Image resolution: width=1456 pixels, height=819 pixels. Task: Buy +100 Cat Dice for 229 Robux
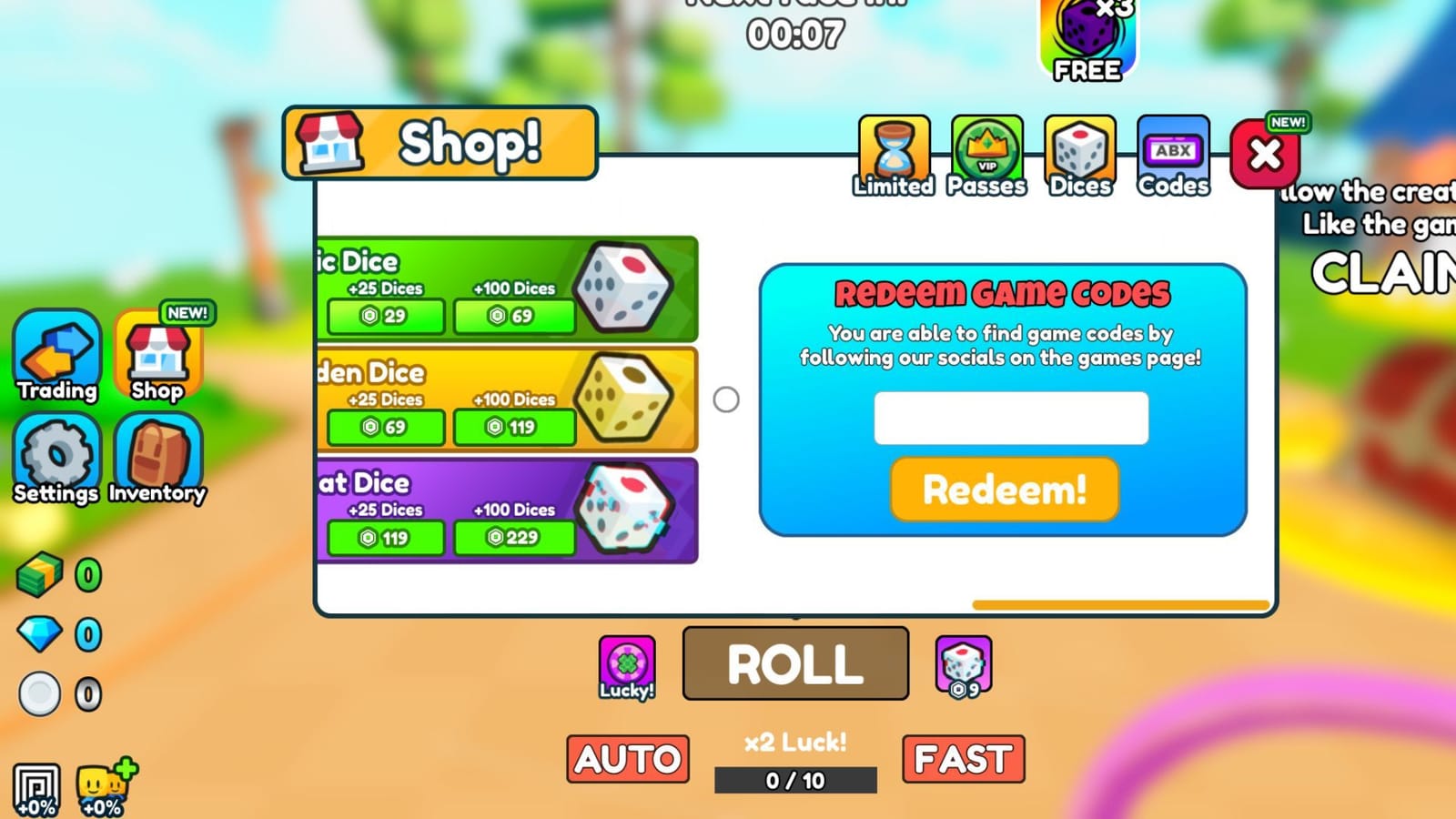(x=514, y=538)
